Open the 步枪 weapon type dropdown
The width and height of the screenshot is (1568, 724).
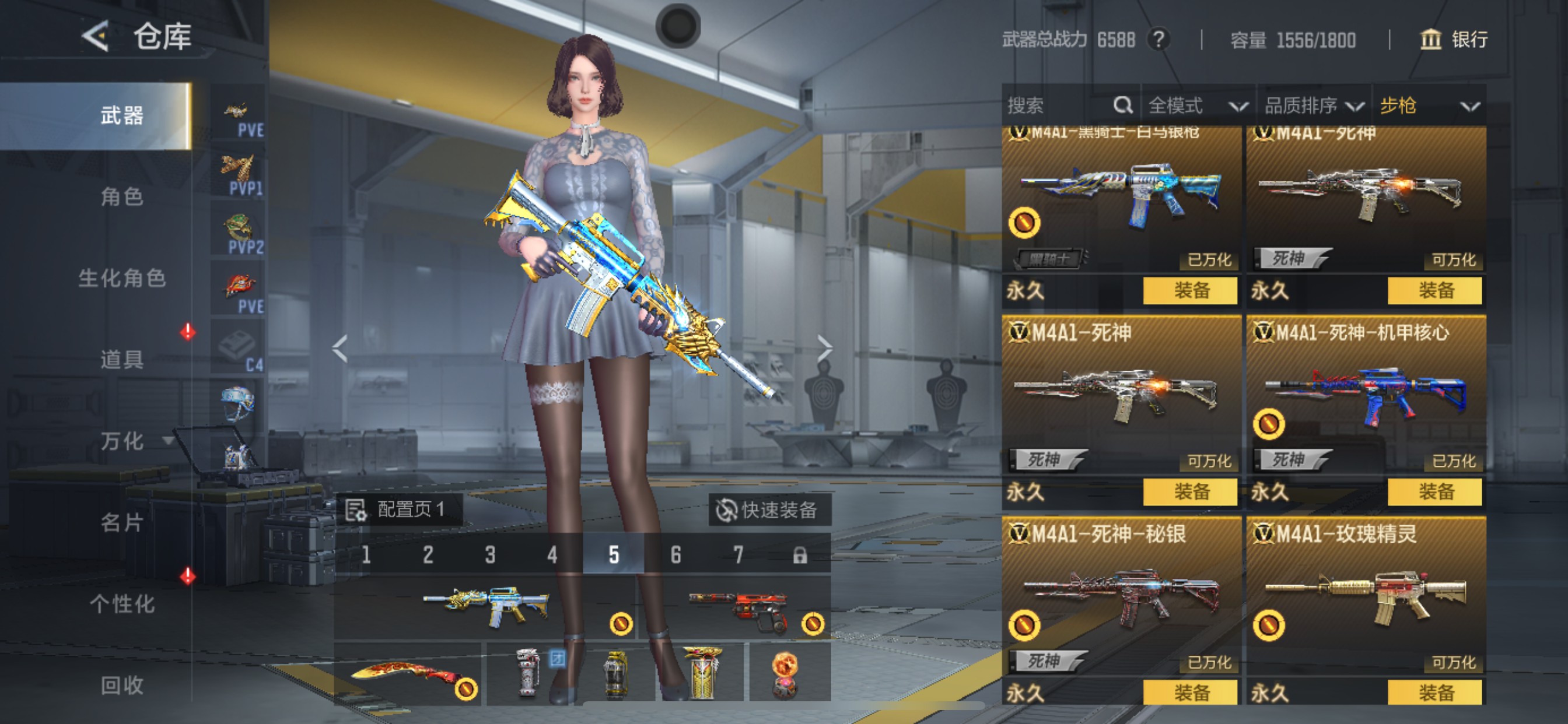click(1427, 106)
